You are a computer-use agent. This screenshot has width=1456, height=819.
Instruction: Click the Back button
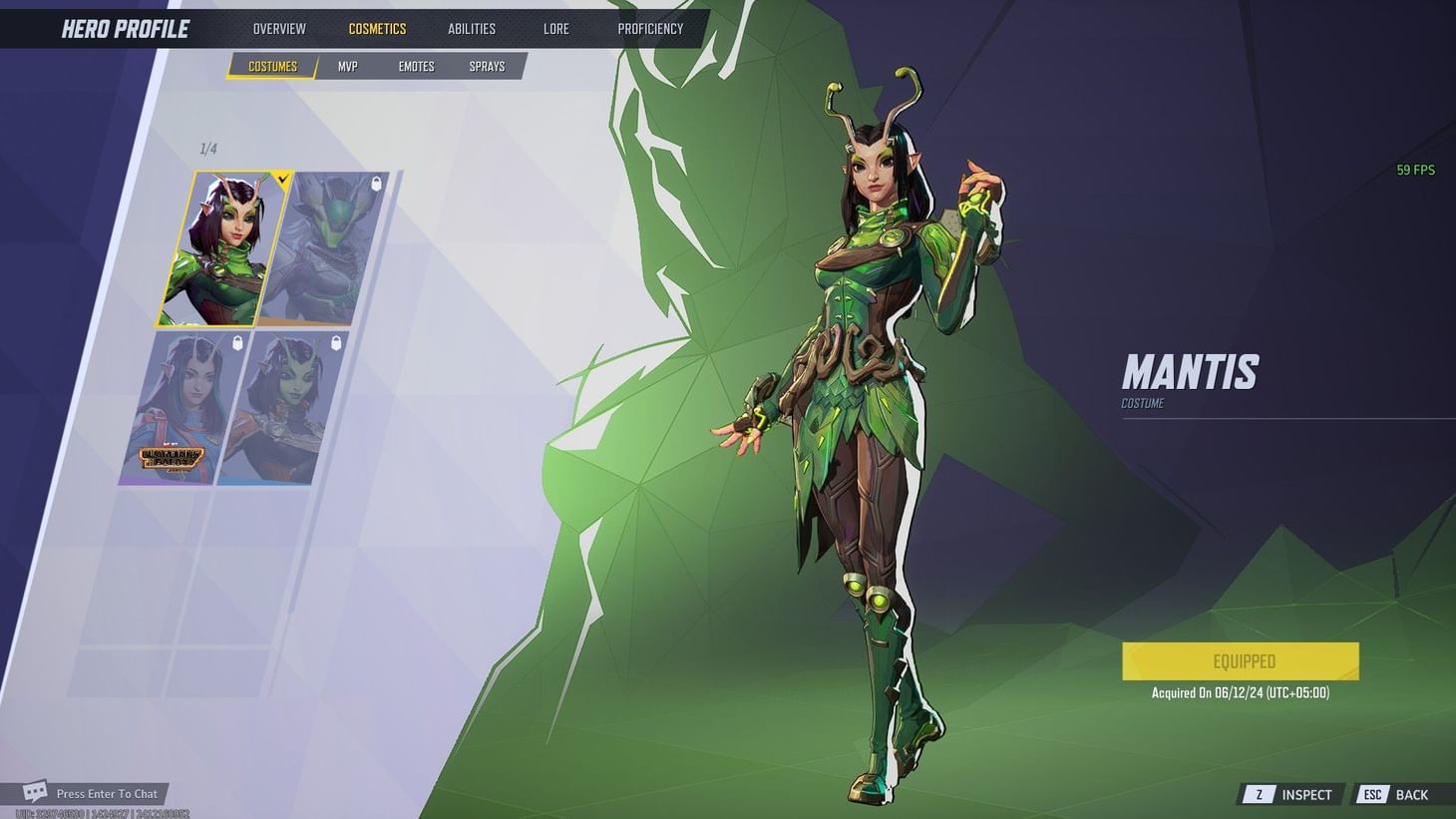(x=1411, y=794)
